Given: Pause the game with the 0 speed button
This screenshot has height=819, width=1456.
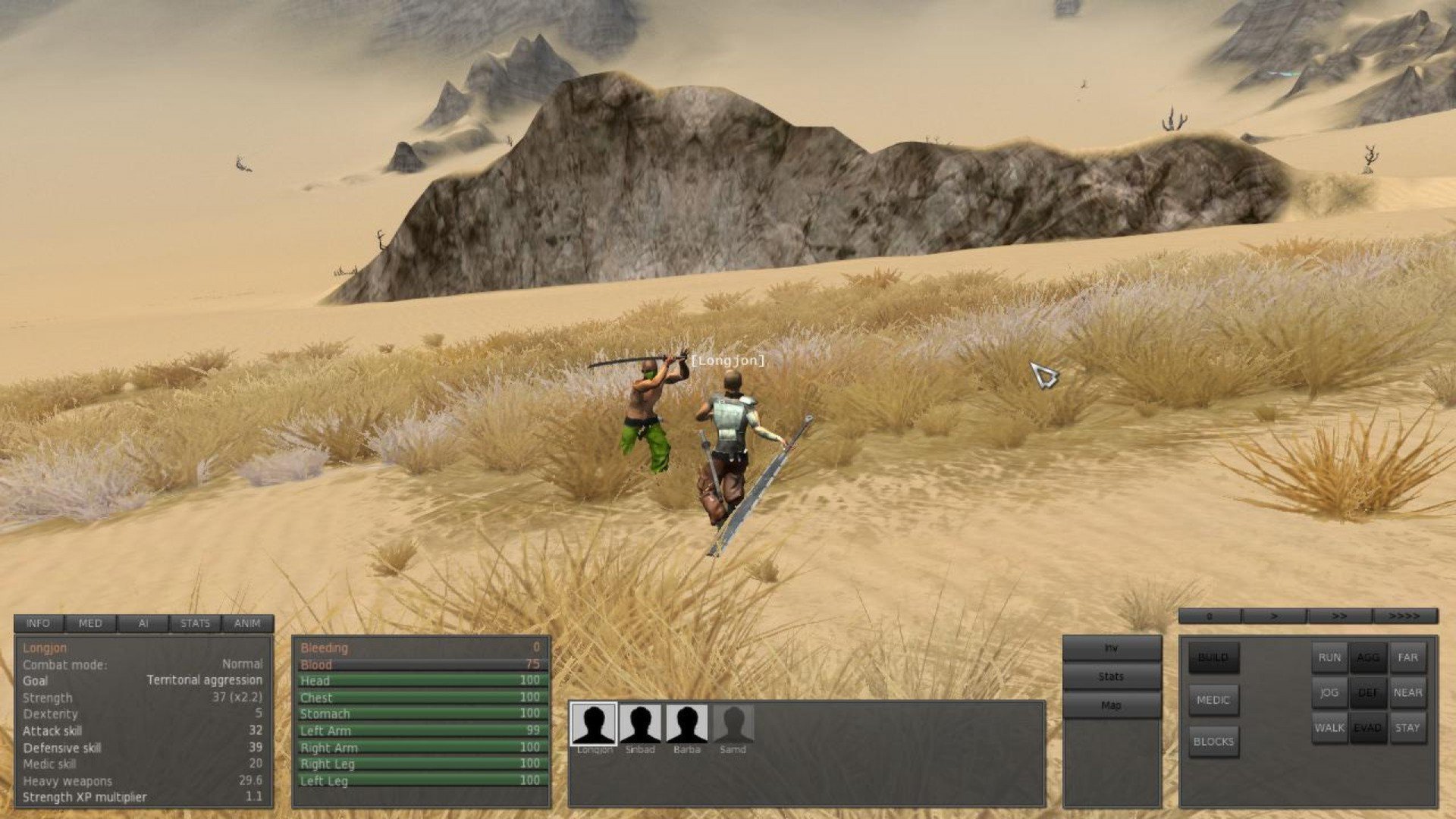Looking at the screenshot, I should click(1210, 617).
